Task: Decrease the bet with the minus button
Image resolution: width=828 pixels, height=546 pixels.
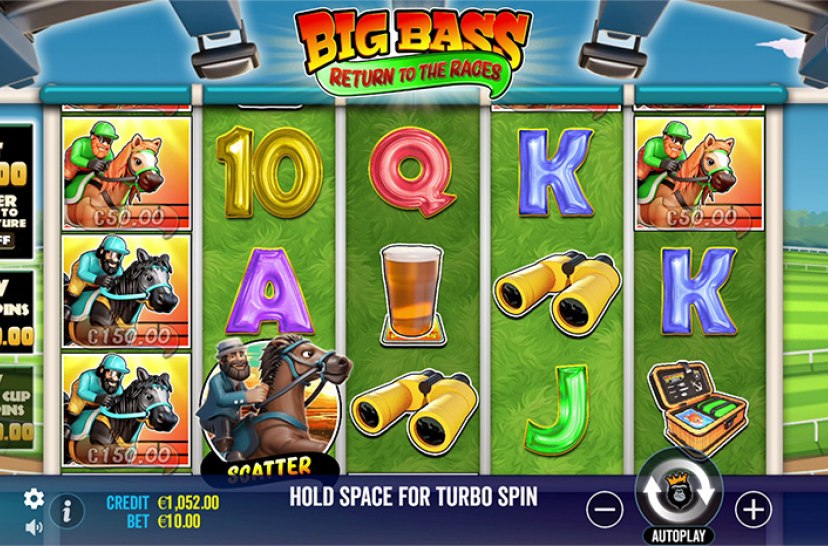Action: pyautogui.click(x=605, y=509)
